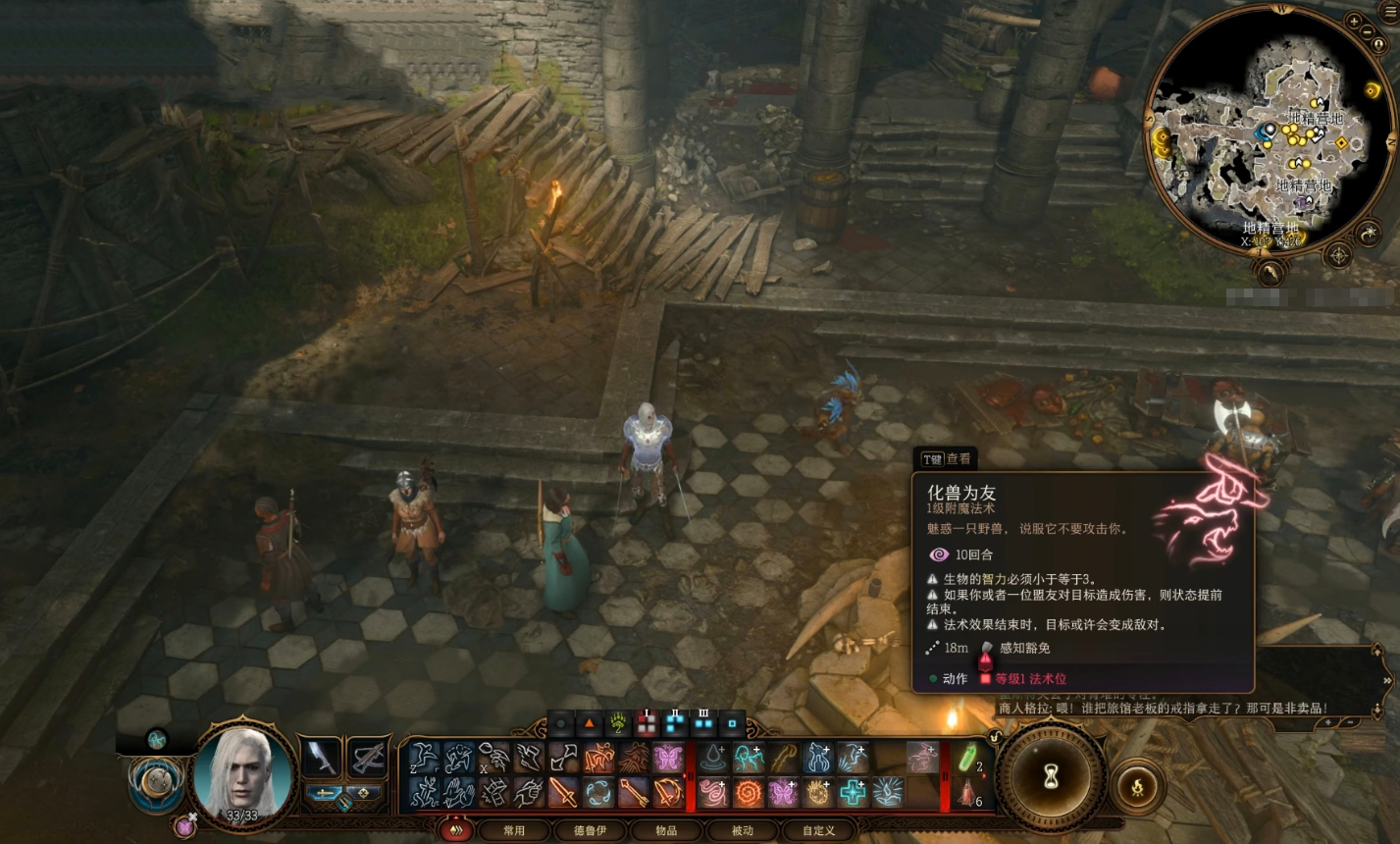1400x844 pixels.
Task: Switch to the 自定义 hotbar tab
Action: 818,830
